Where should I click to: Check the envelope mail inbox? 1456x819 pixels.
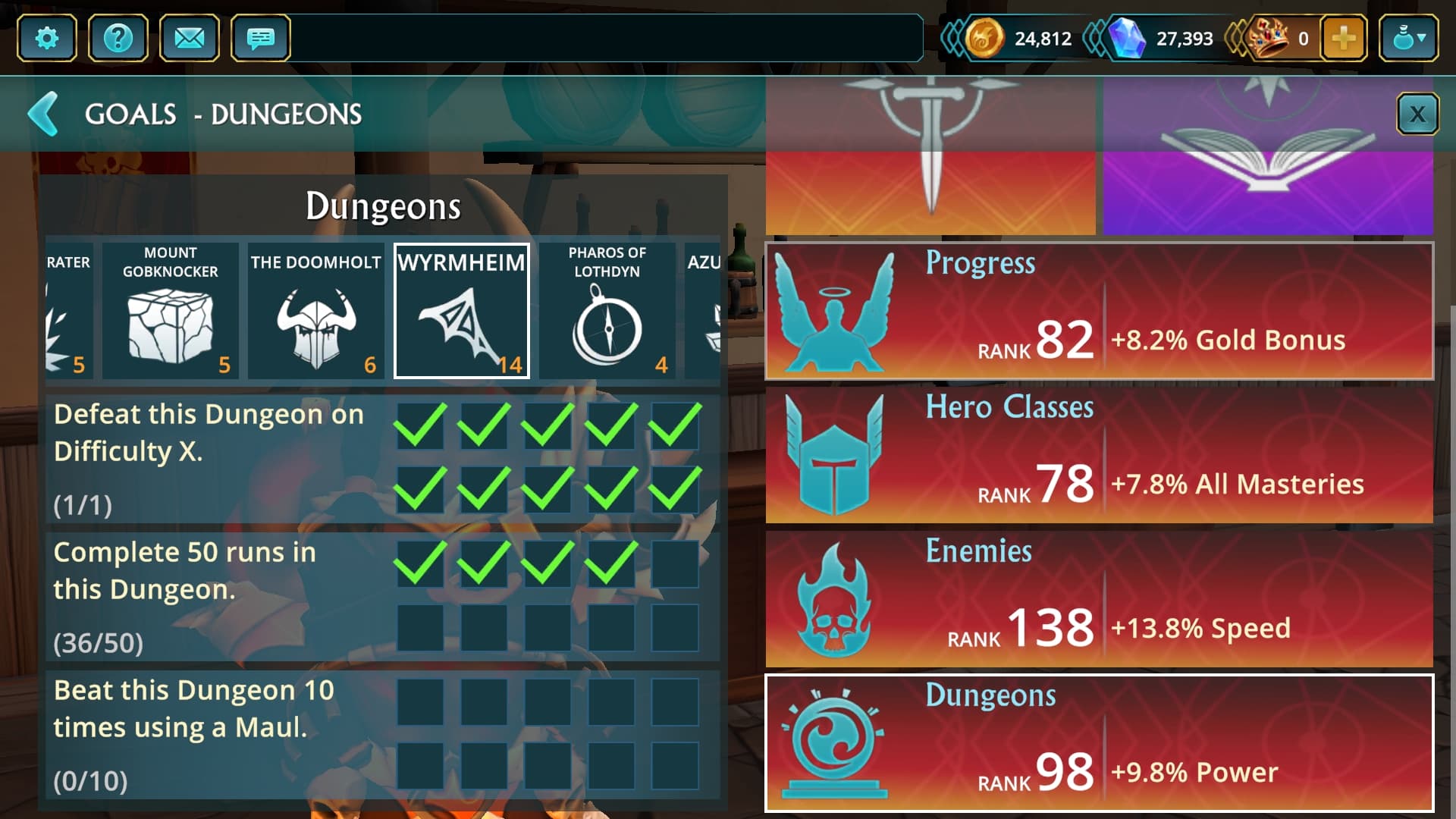coord(189,38)
